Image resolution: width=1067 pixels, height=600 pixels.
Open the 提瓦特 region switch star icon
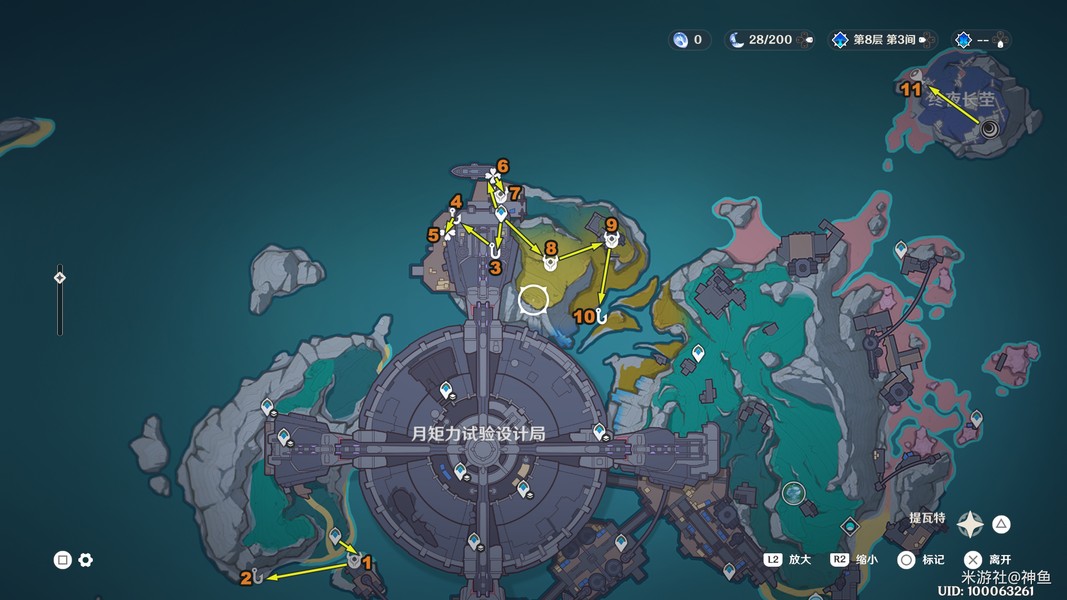tap(970, 523)
